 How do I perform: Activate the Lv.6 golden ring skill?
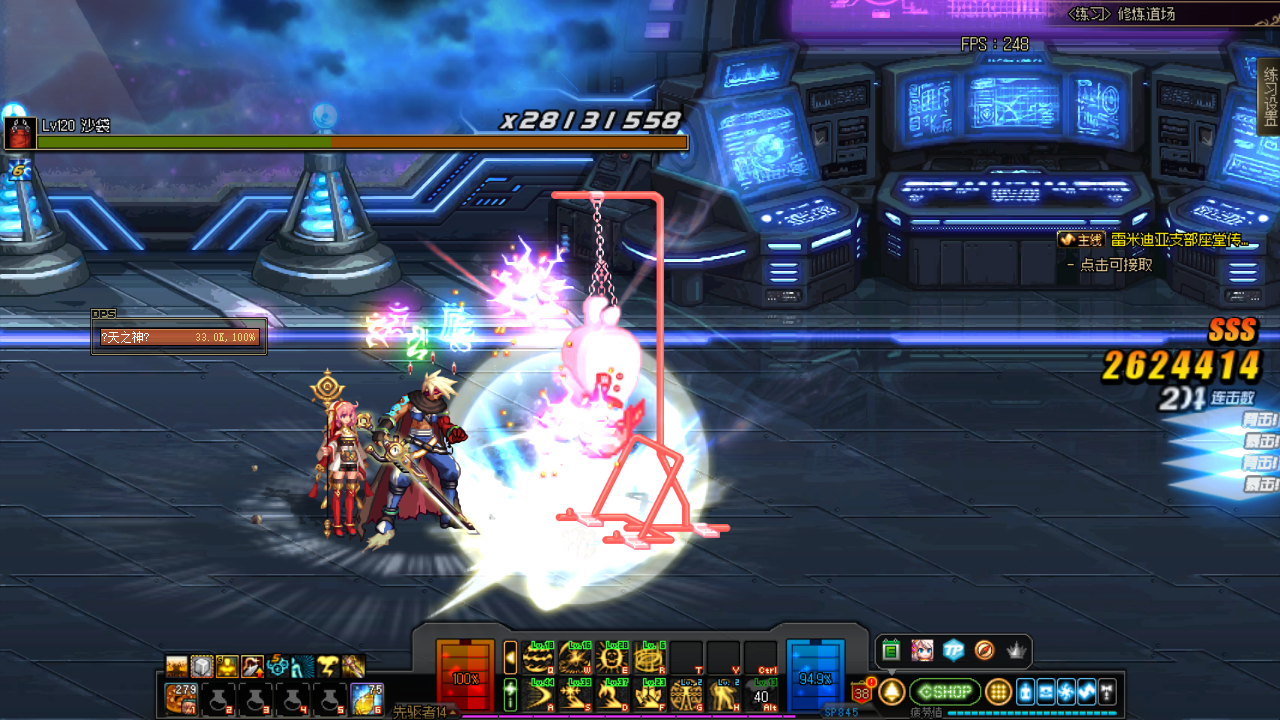point(651,657)
